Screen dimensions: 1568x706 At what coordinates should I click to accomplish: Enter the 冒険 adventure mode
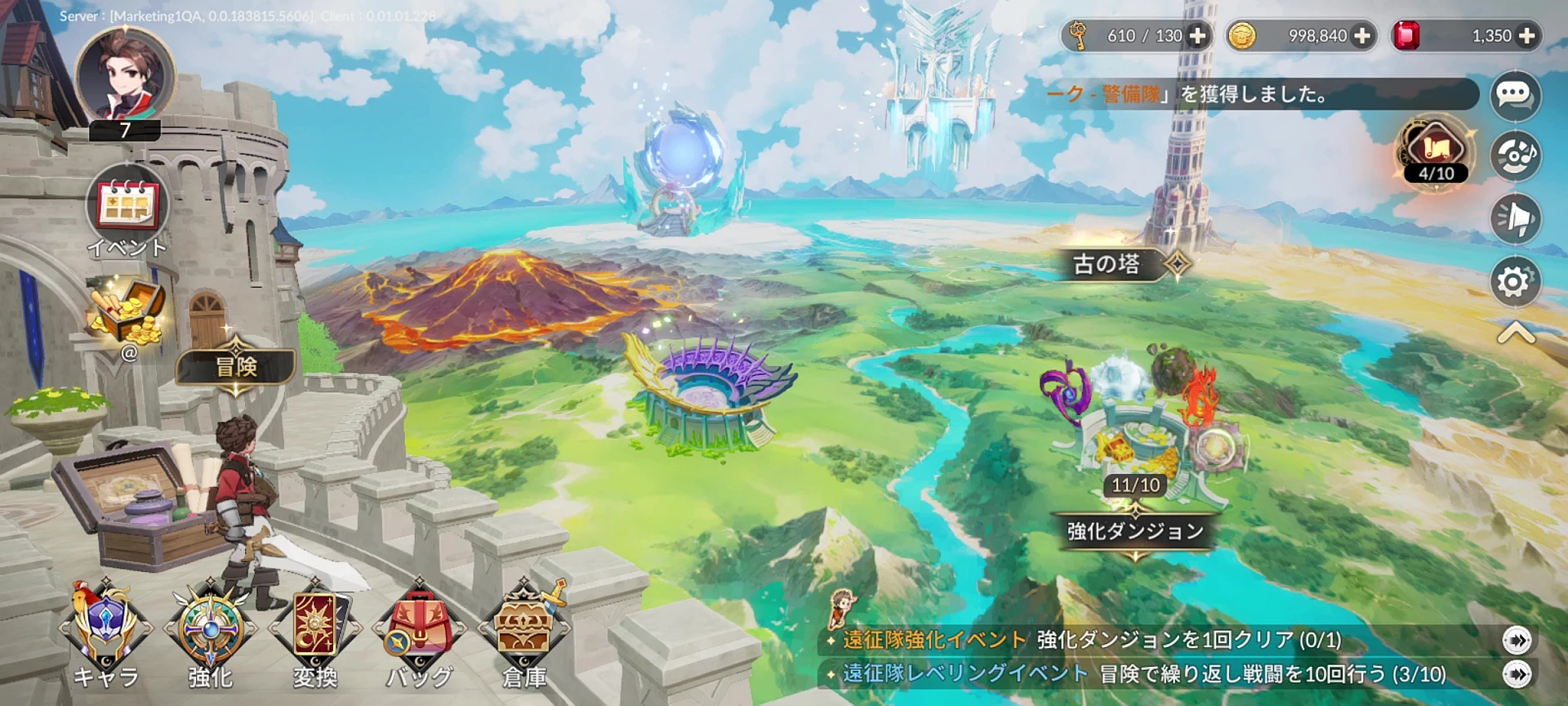point(236,367)
